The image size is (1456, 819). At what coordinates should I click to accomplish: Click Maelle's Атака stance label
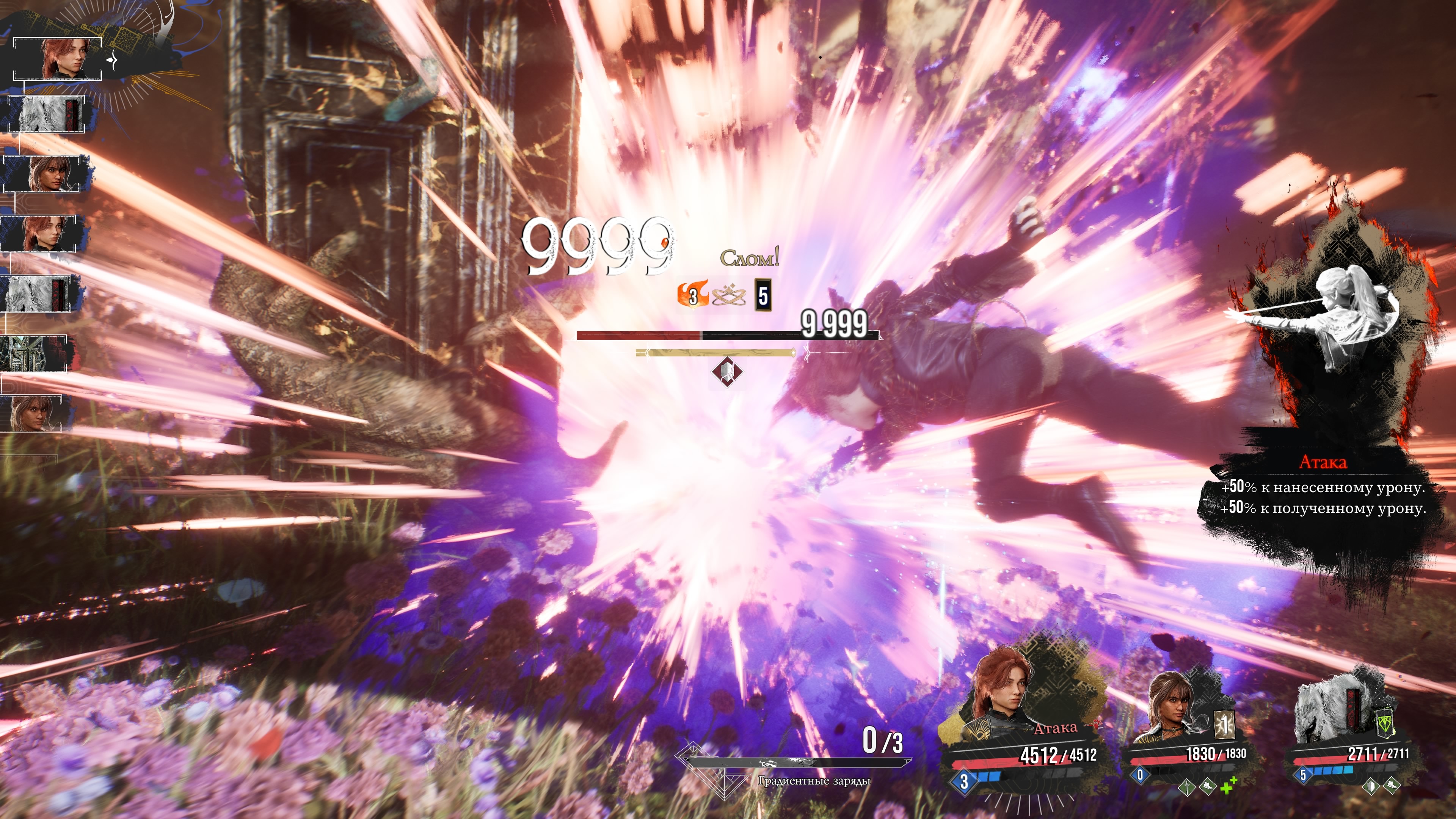[x=1055, y=728]
